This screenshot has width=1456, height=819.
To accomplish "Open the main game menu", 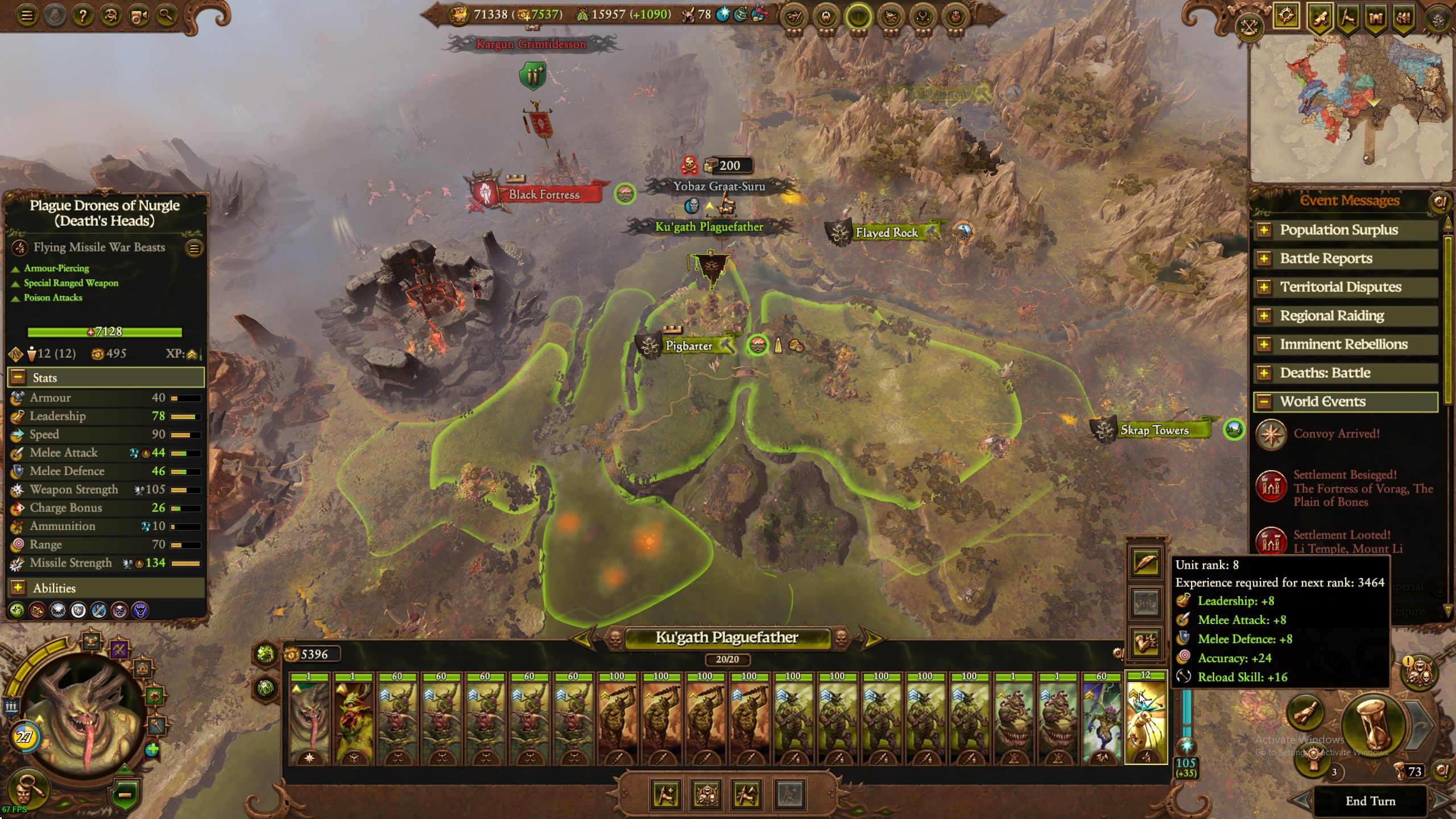I will click(x=27, y=15).
